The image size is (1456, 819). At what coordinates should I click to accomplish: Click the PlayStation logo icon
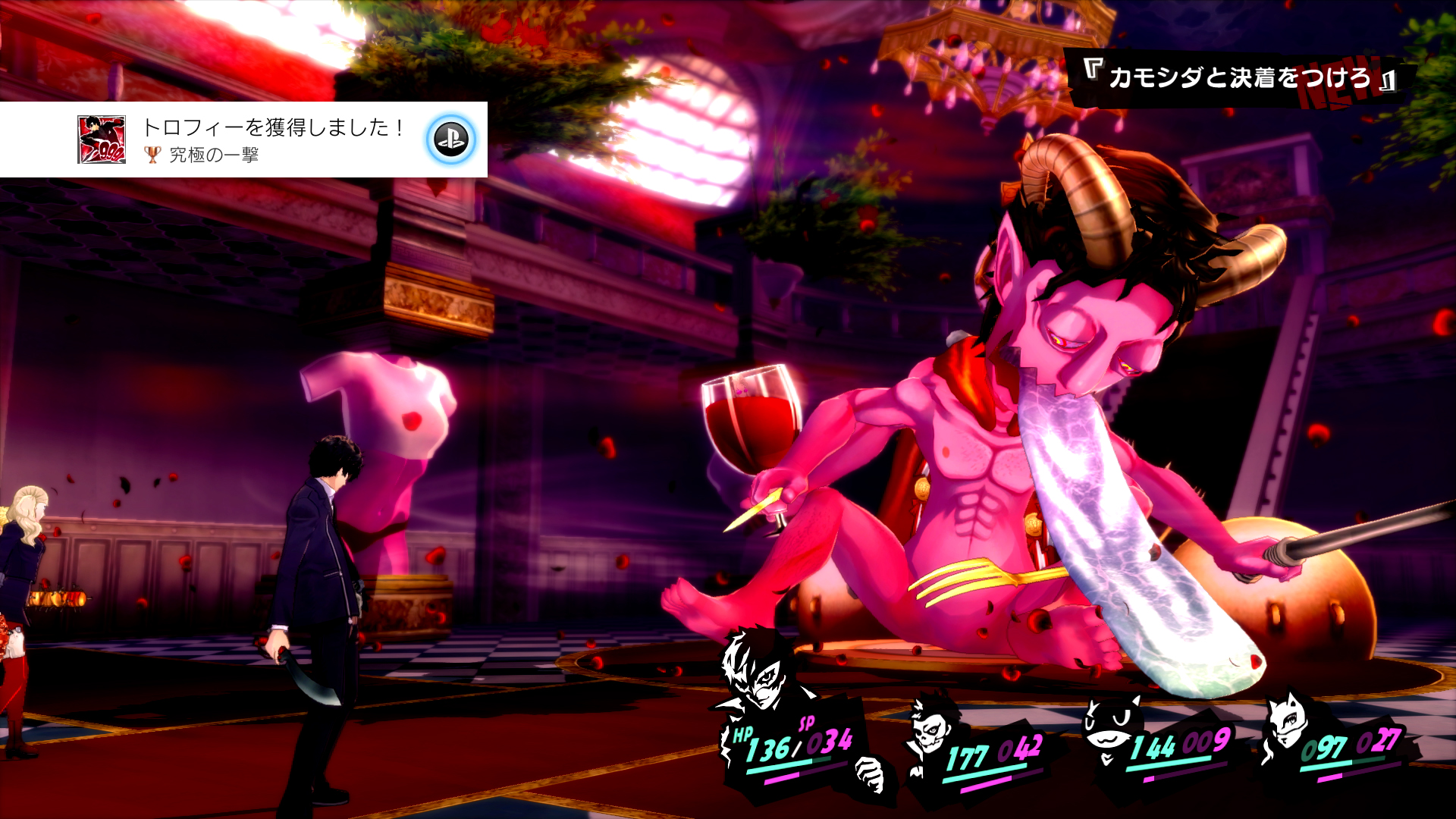(x=451, y=140)
